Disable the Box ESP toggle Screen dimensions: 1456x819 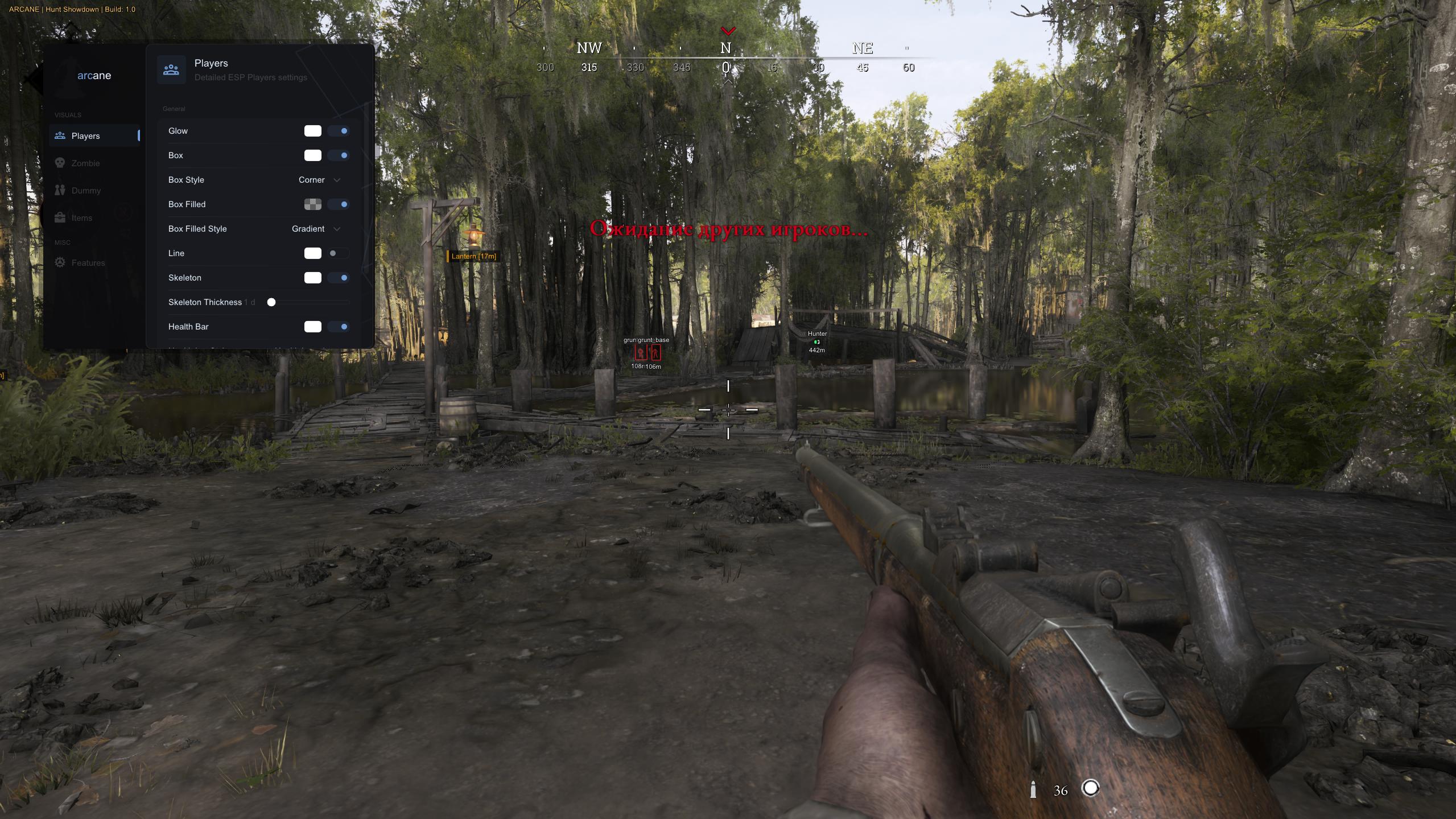click(340, 155)
